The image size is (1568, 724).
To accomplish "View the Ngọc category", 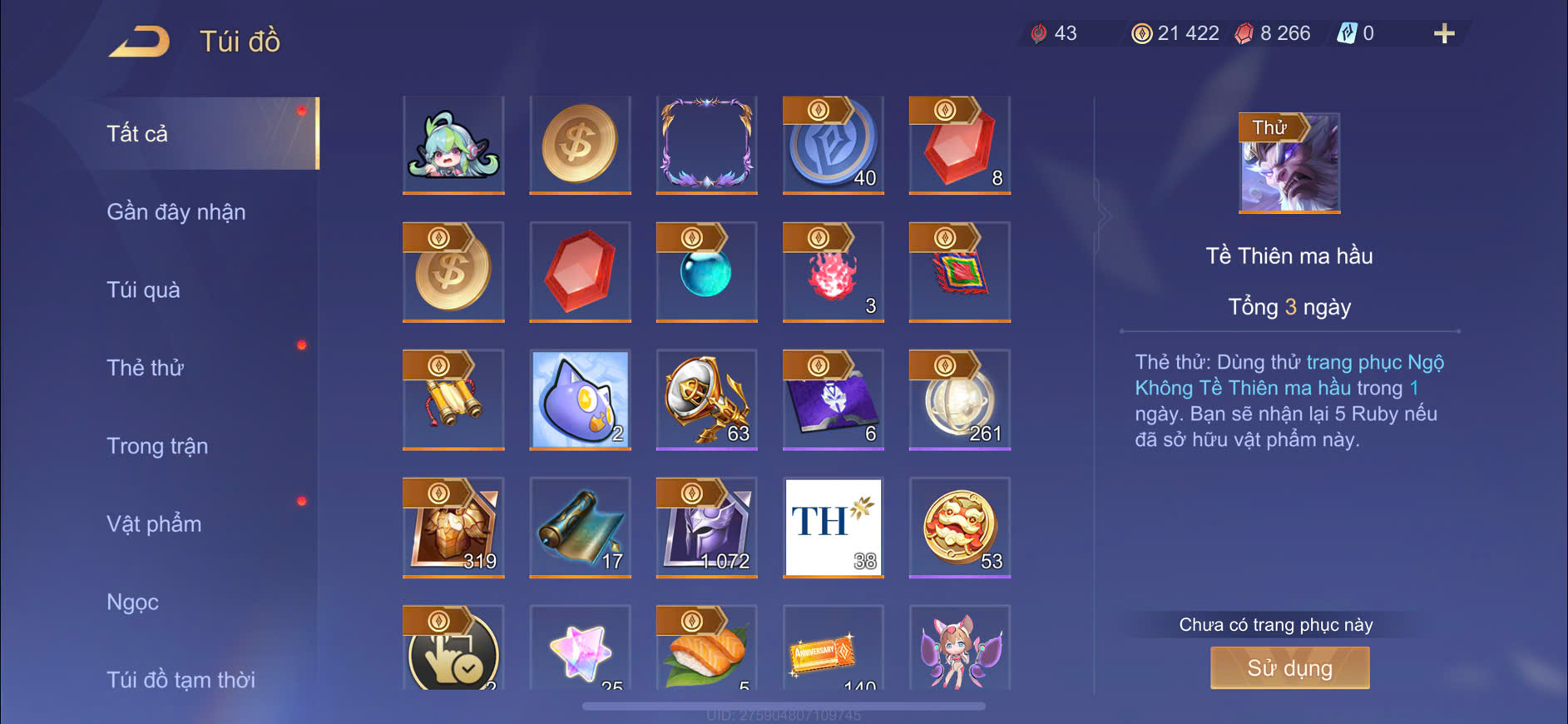I will click(x=133, y=602).
